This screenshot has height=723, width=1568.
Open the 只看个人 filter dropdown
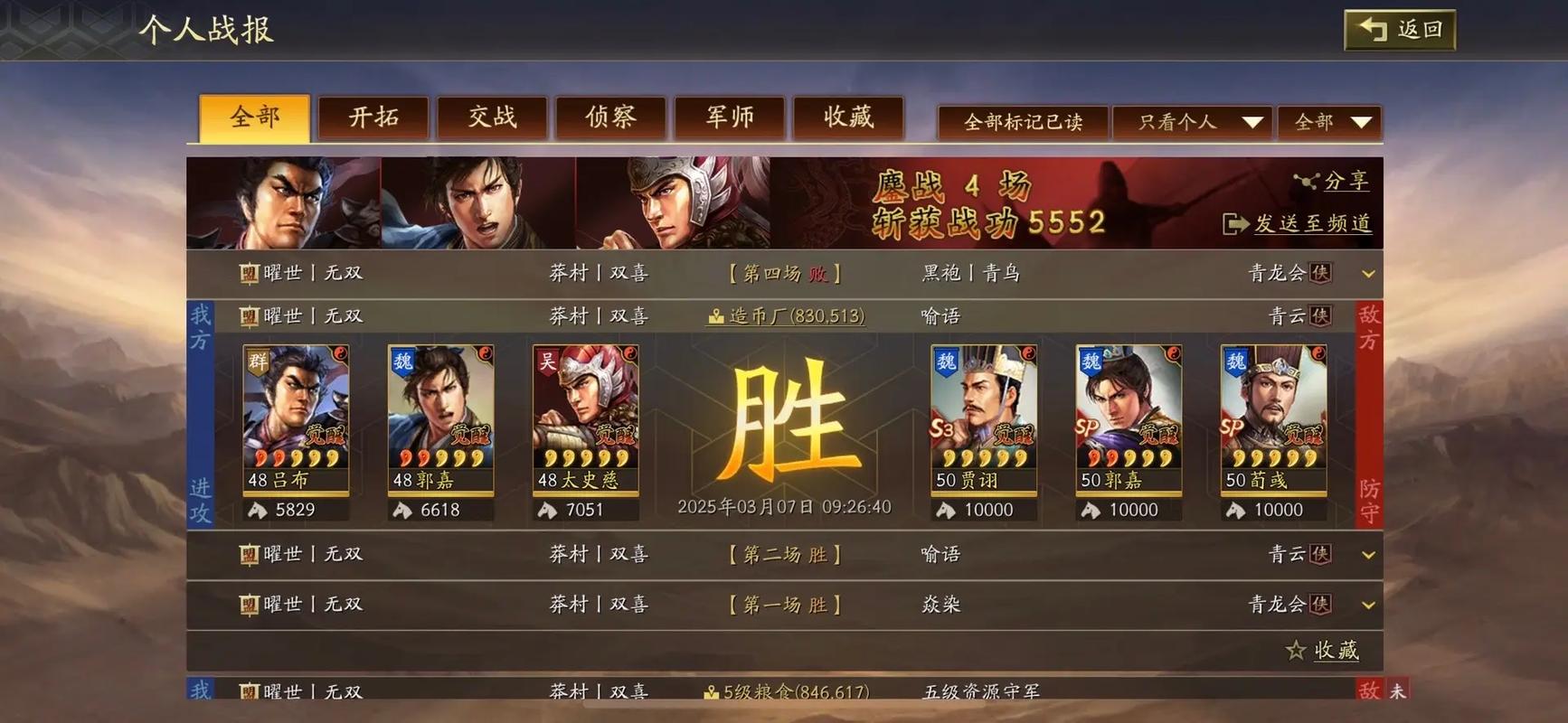[1194, 121]
